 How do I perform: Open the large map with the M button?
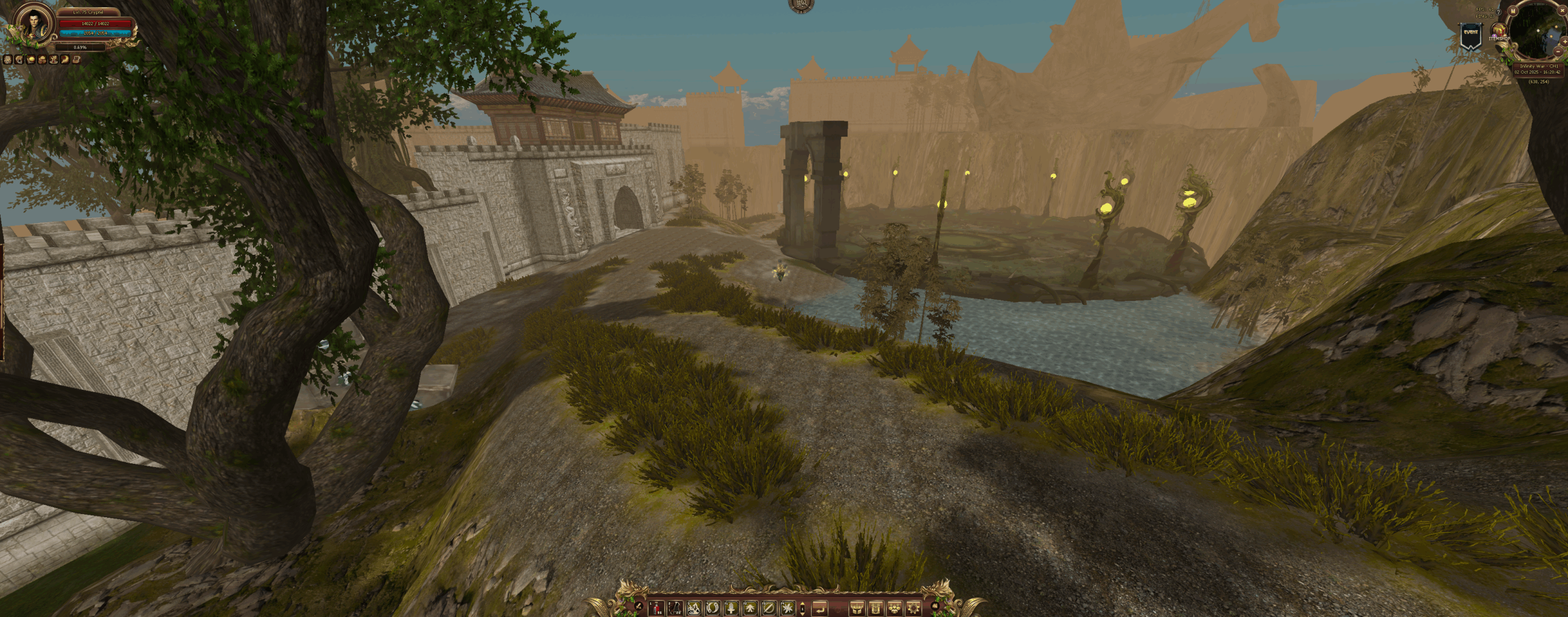1513,11
